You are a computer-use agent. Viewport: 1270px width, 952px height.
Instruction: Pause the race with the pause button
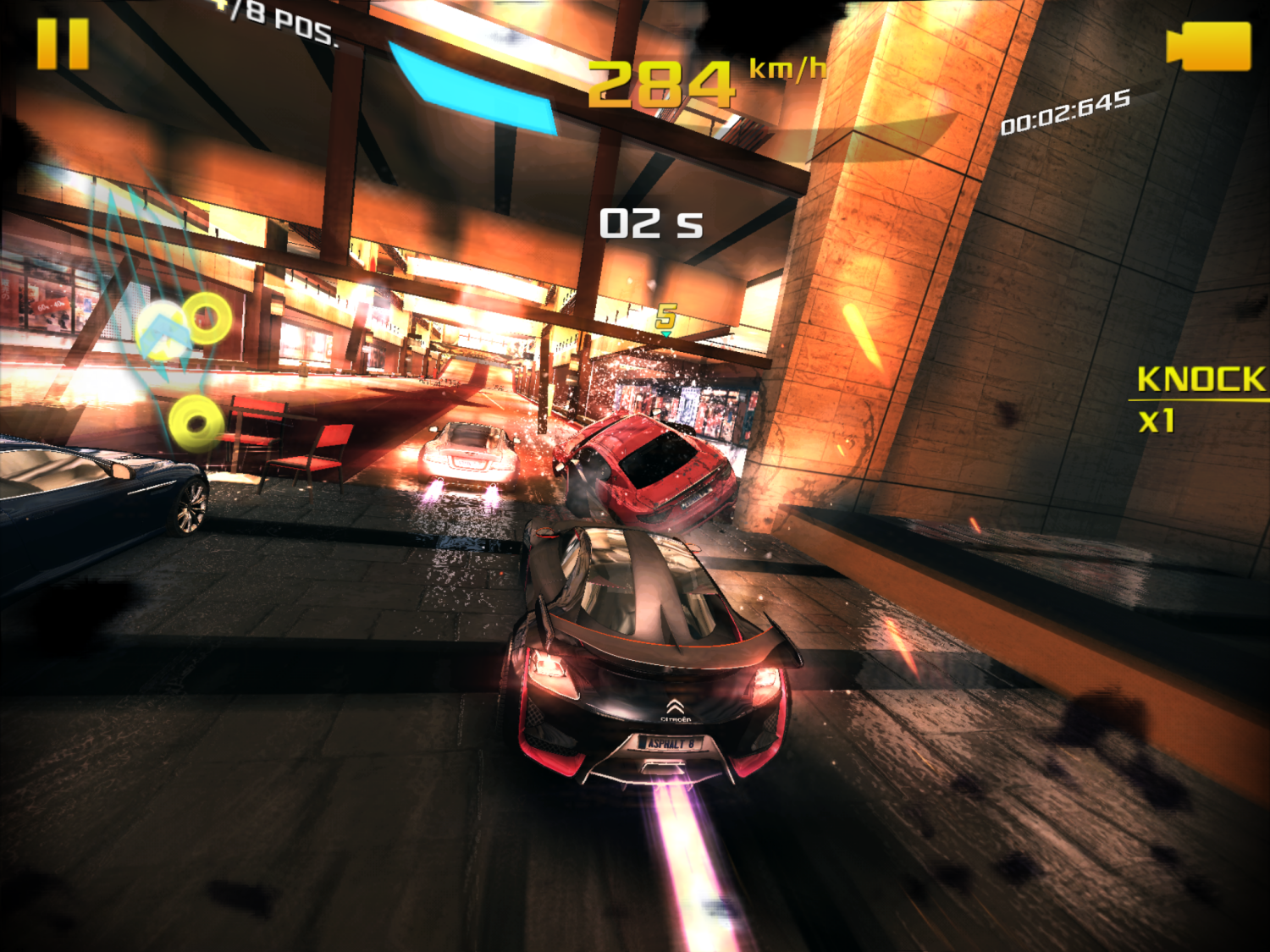tap(63, 44)
